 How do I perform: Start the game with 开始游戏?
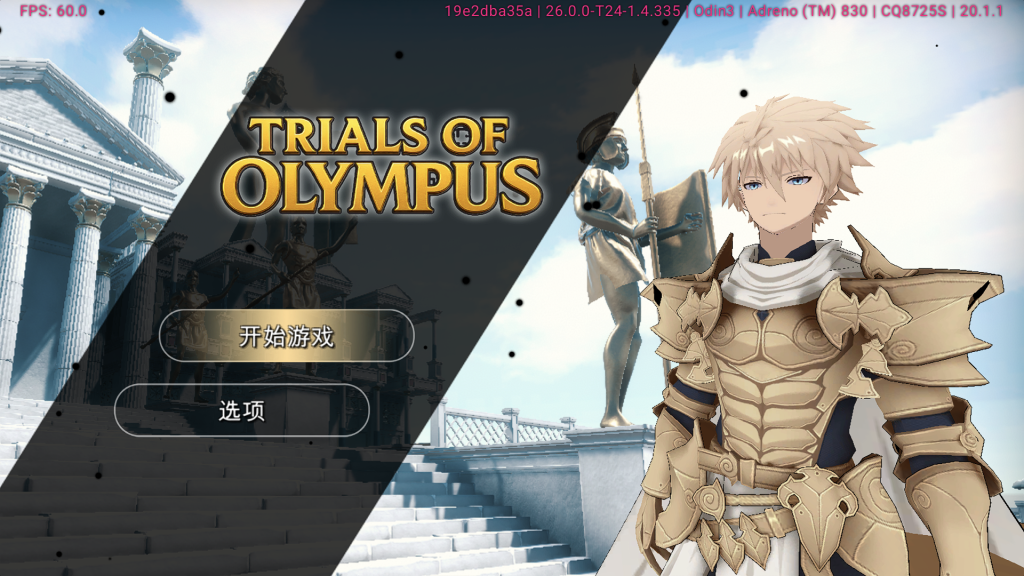(x=286, y=336)
